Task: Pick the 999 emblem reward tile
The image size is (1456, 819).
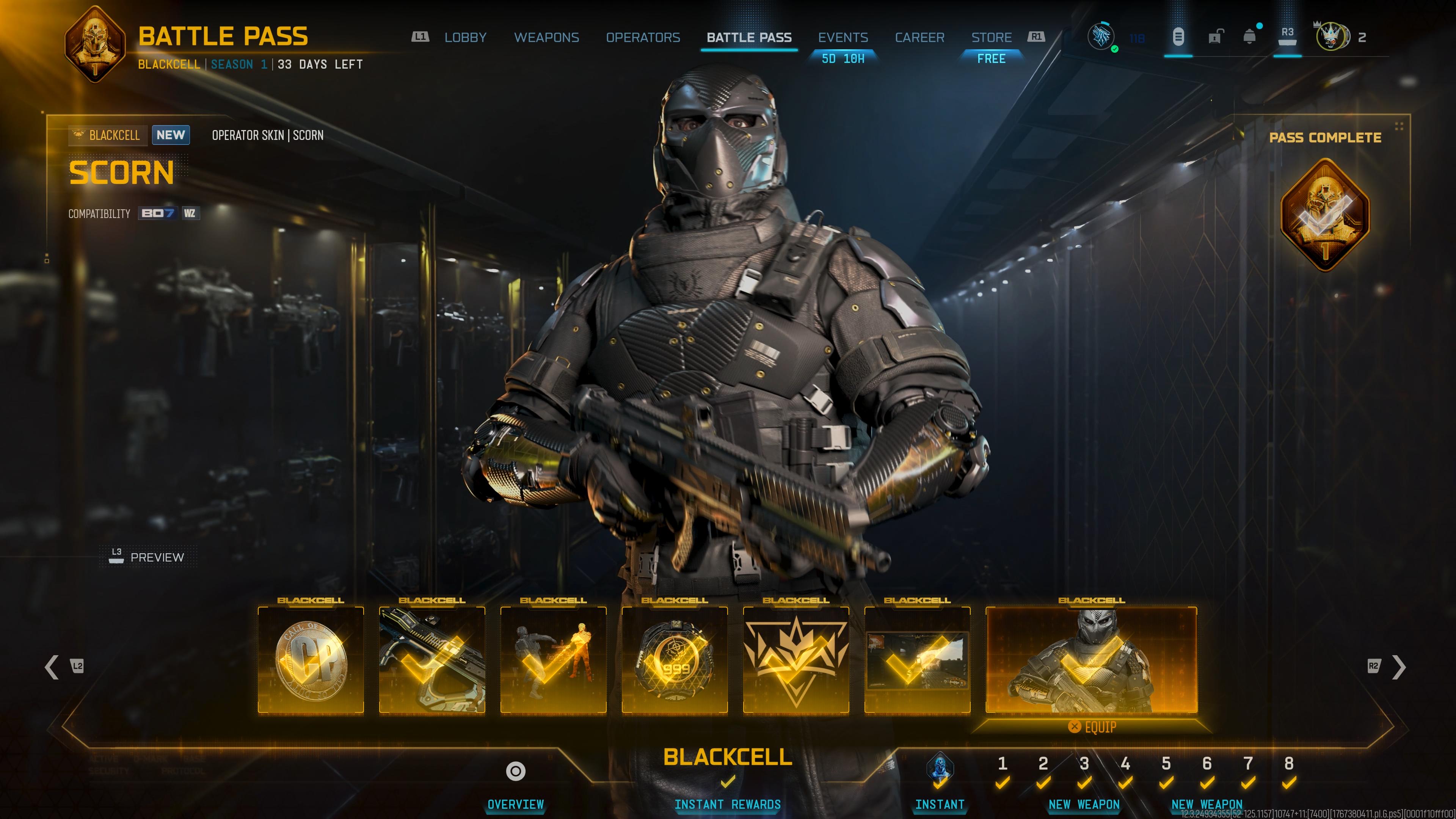Action: [674, 660]
